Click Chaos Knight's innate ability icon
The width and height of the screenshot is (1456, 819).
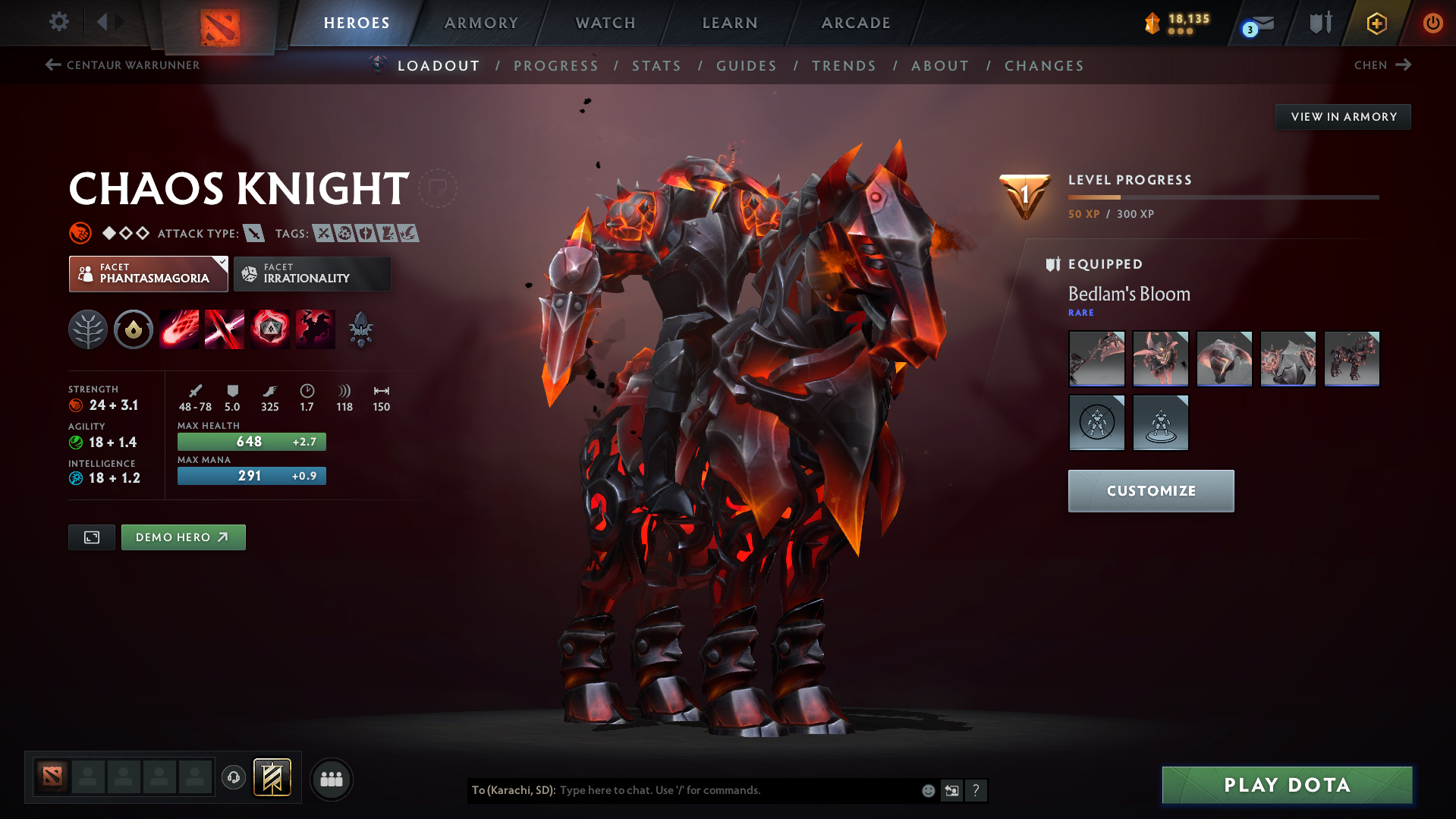click(x=134, y=329)
